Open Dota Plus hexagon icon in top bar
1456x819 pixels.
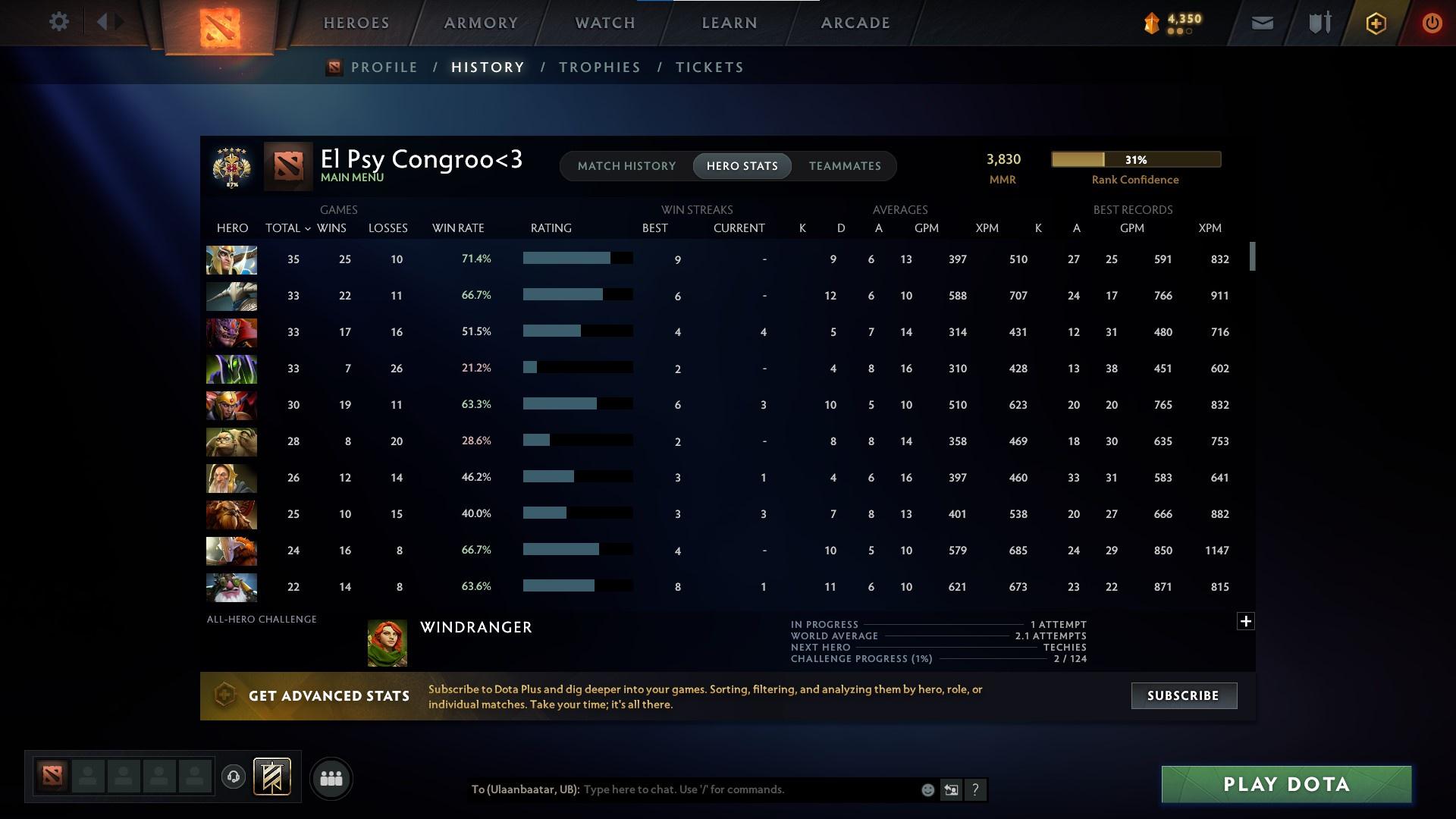[1375, 23]
